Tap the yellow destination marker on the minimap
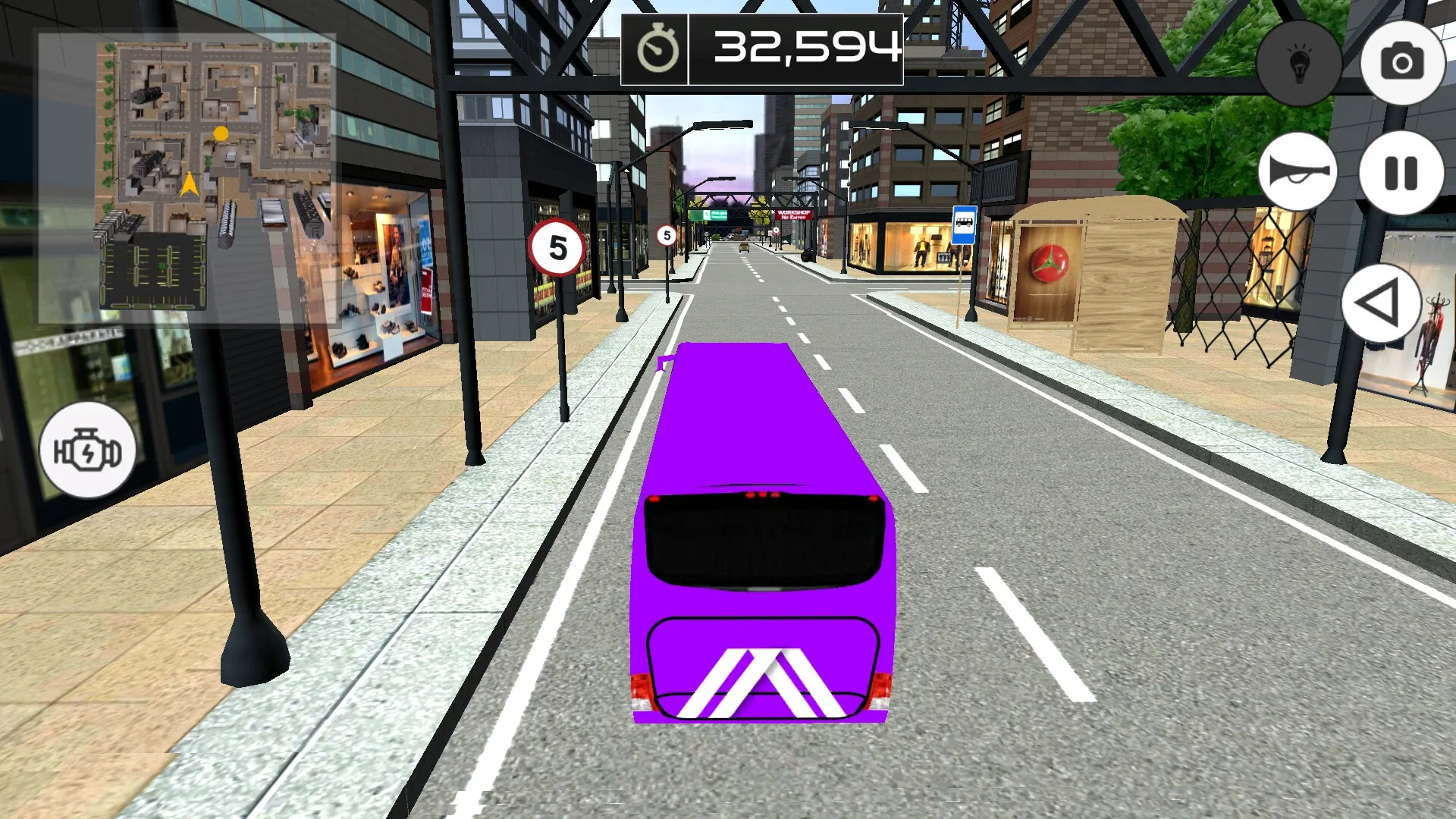This screenshot has height=819, width=1456. pos(221,133)
